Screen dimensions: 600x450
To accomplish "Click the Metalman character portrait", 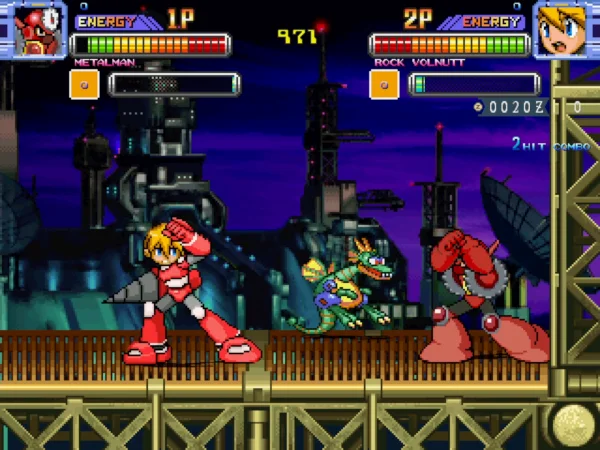I will pos(32,28).
